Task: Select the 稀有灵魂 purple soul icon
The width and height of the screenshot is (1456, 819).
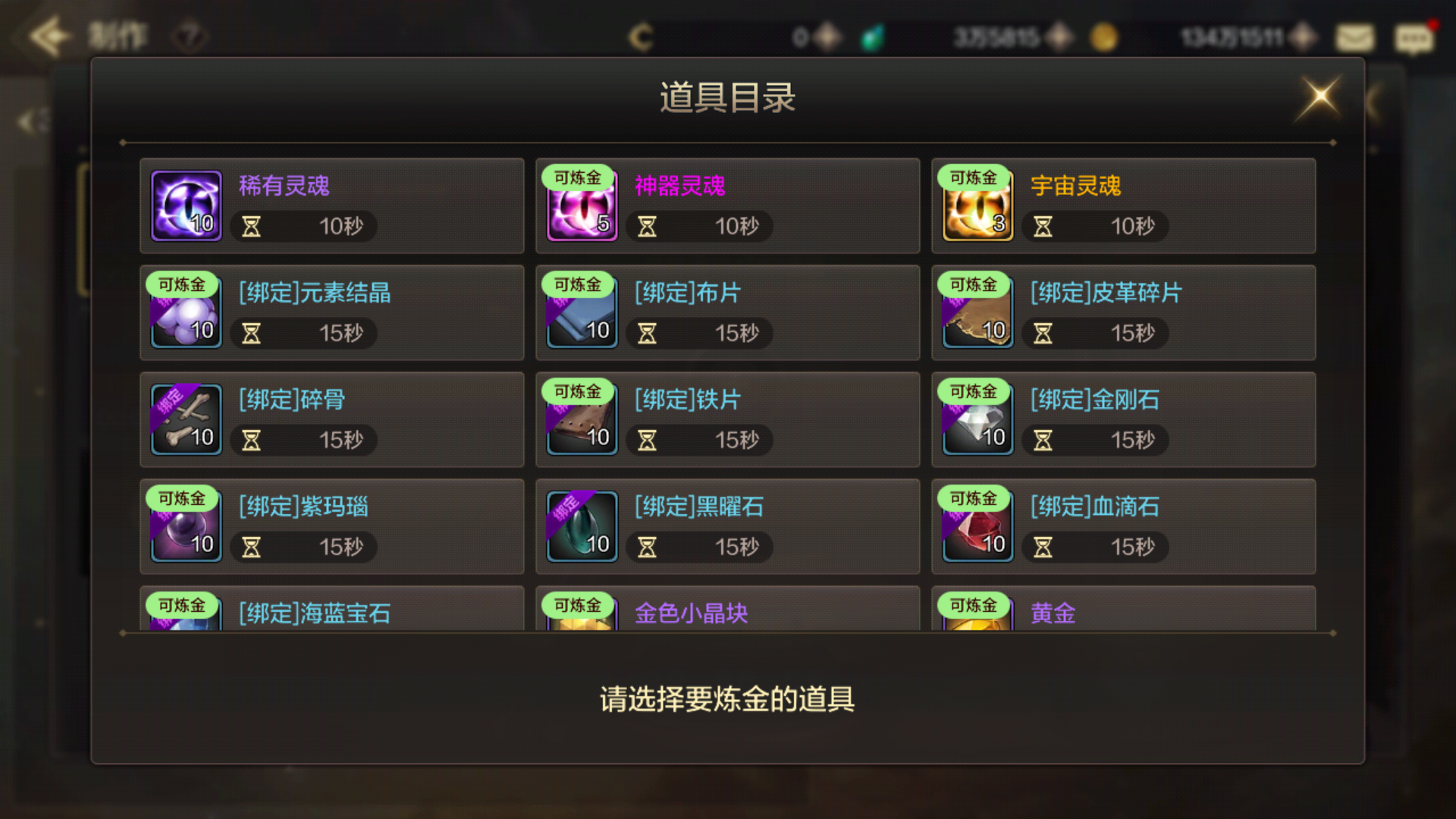Action: 185,206
